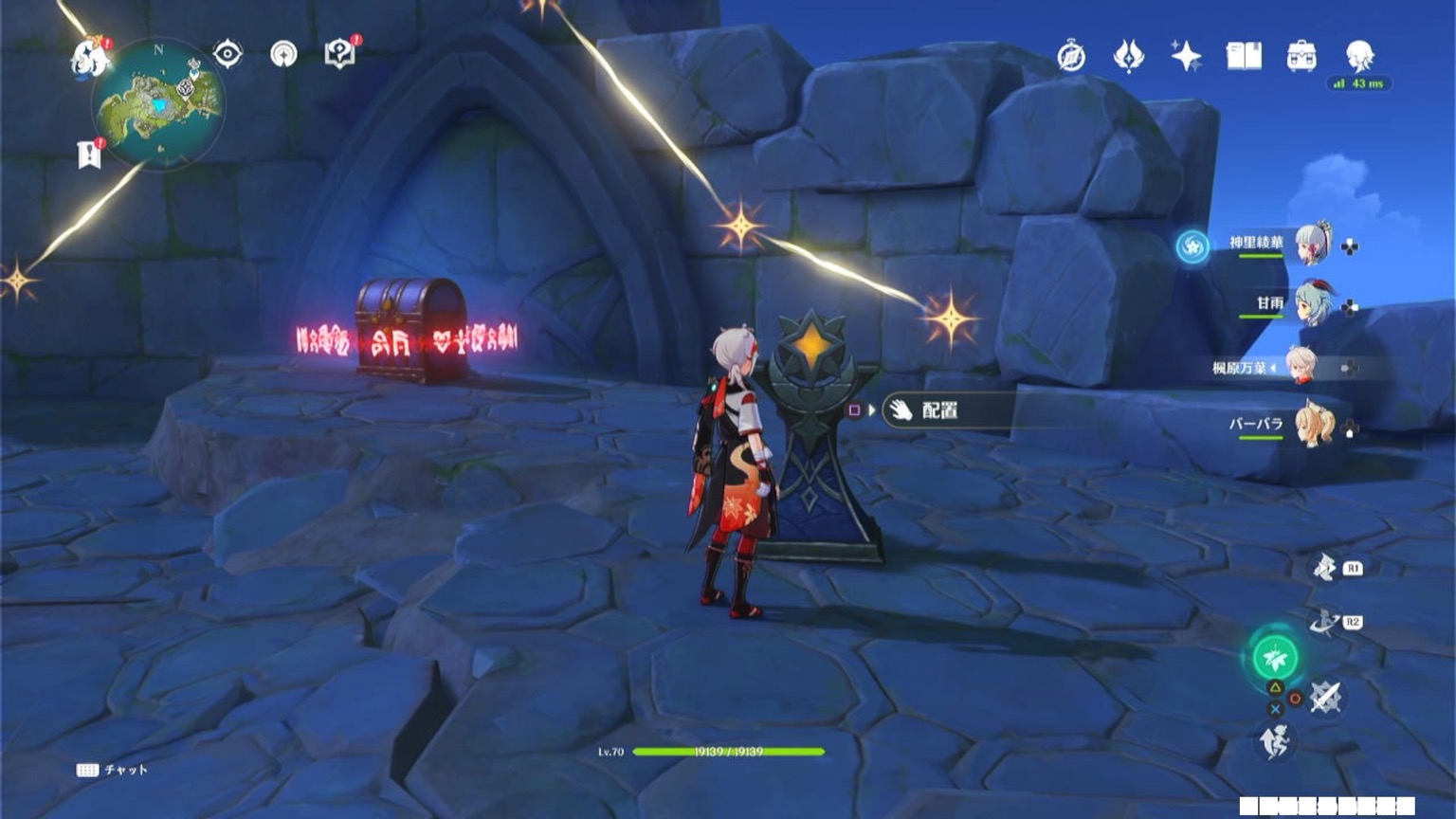Select バーバラ from the party lineup
Image resolution: width=1456 pixels, height=819 pixels.
pos(1313,426)
